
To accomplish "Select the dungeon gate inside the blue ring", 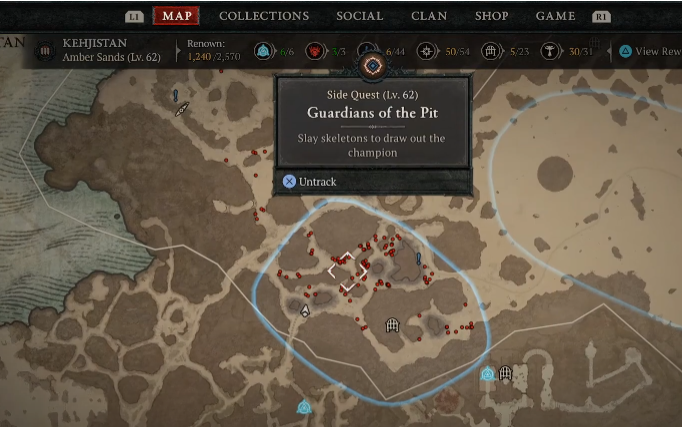I will [392, 325].
